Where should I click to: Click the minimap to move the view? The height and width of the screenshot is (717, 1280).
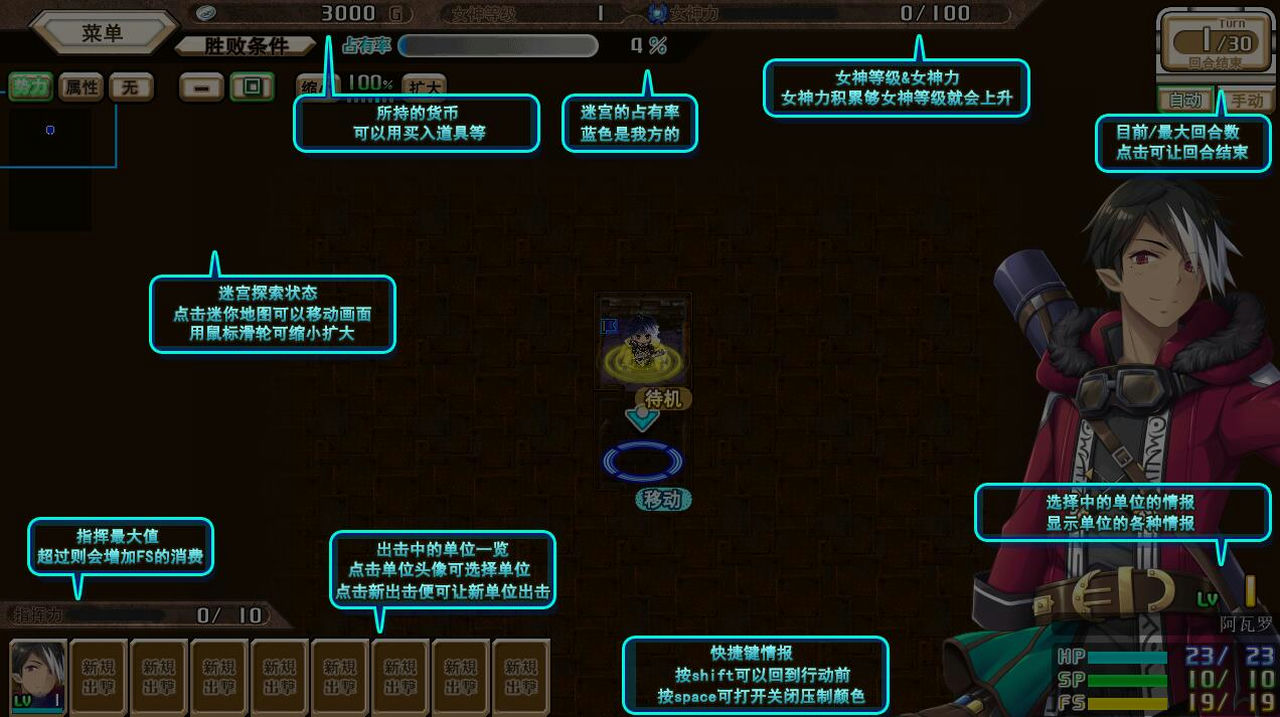[x=50, y=160]
